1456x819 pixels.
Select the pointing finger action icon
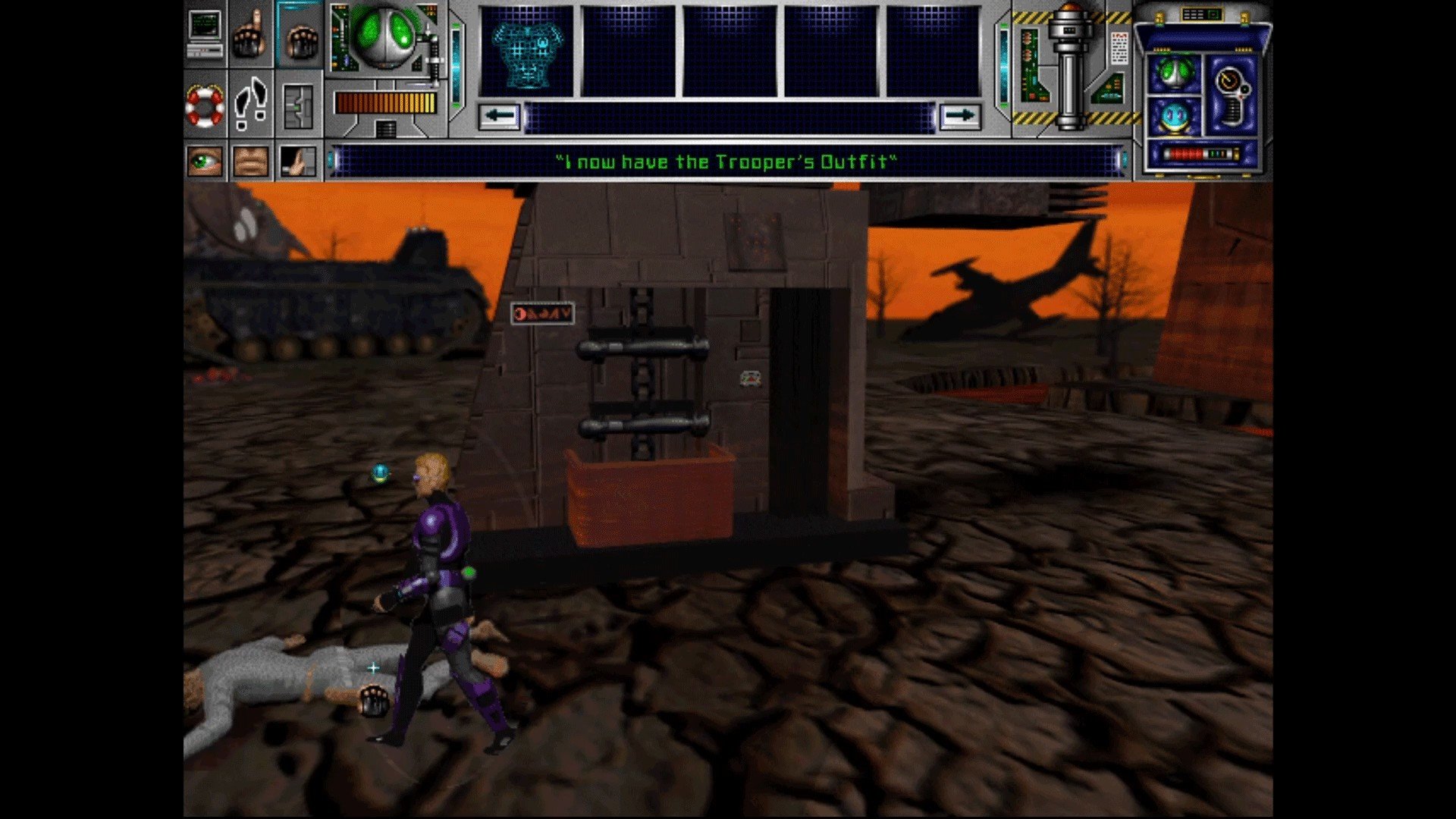[250, 34]
